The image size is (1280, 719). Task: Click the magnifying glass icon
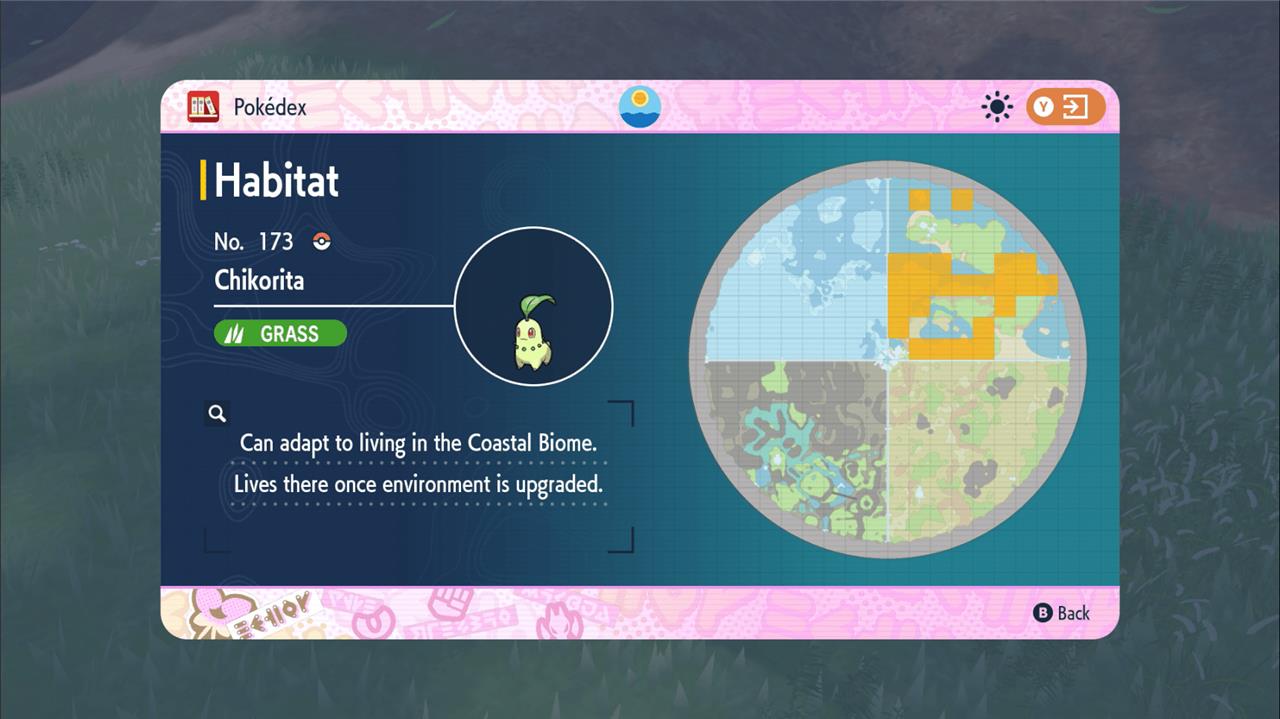pos(217,413)
